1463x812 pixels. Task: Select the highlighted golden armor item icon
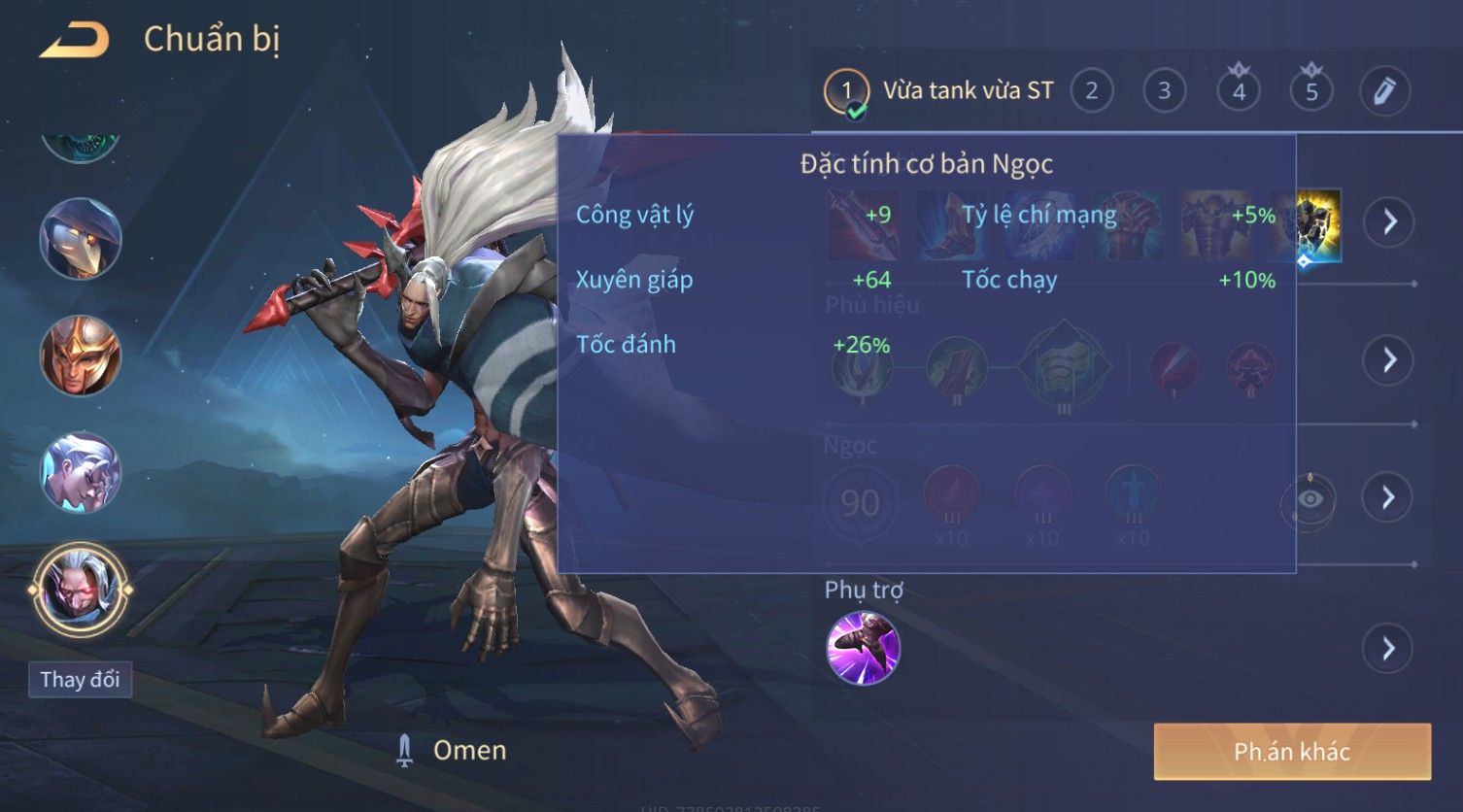click(x=1319, y=224)
